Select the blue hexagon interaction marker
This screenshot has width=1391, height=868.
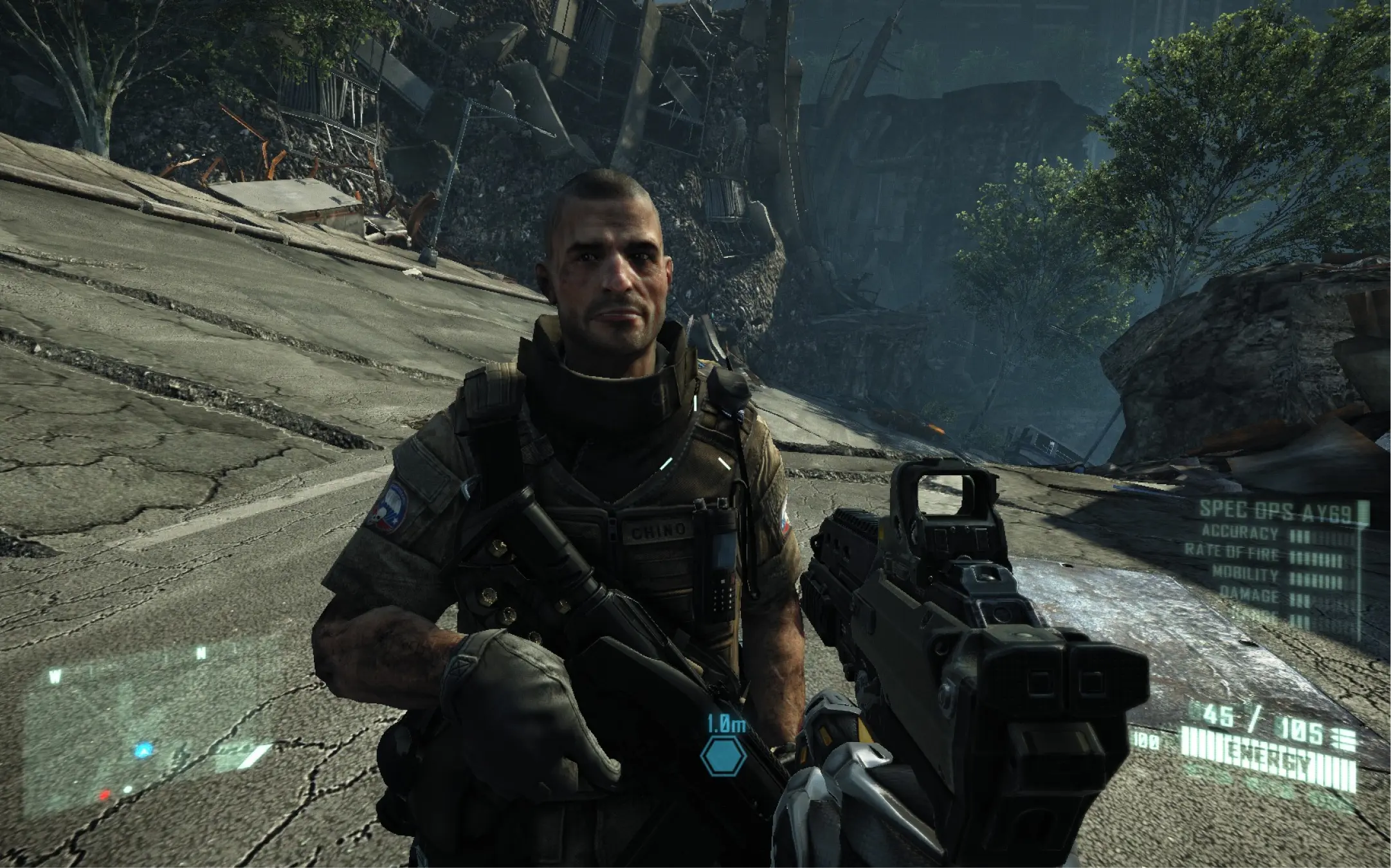tap(723, 756)
